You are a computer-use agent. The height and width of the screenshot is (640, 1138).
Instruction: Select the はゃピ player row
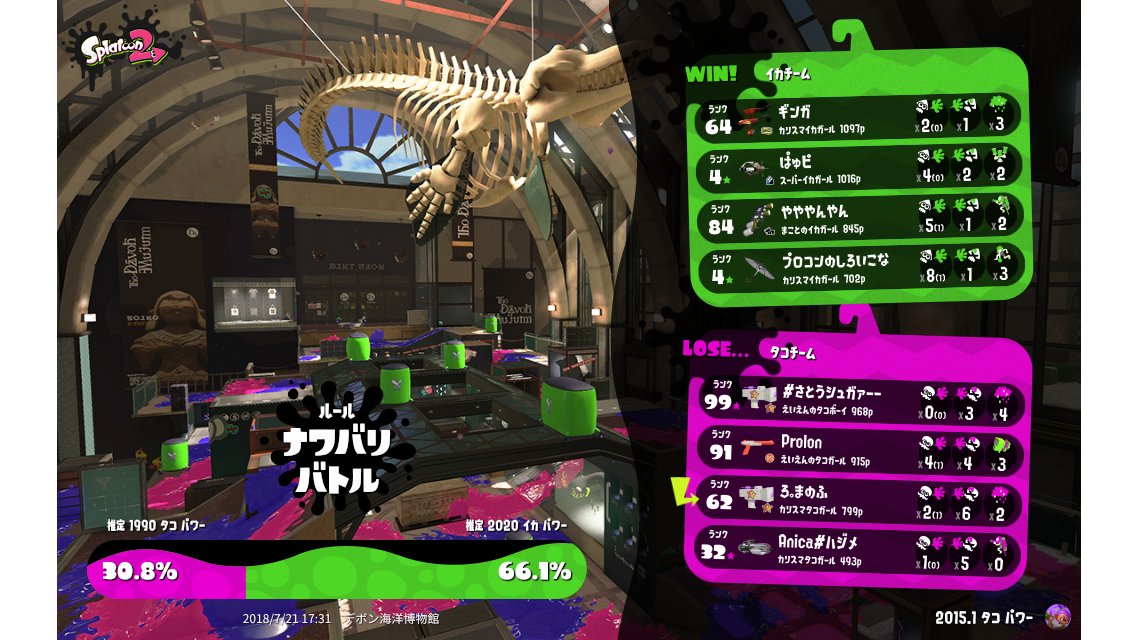click(860, 167)
